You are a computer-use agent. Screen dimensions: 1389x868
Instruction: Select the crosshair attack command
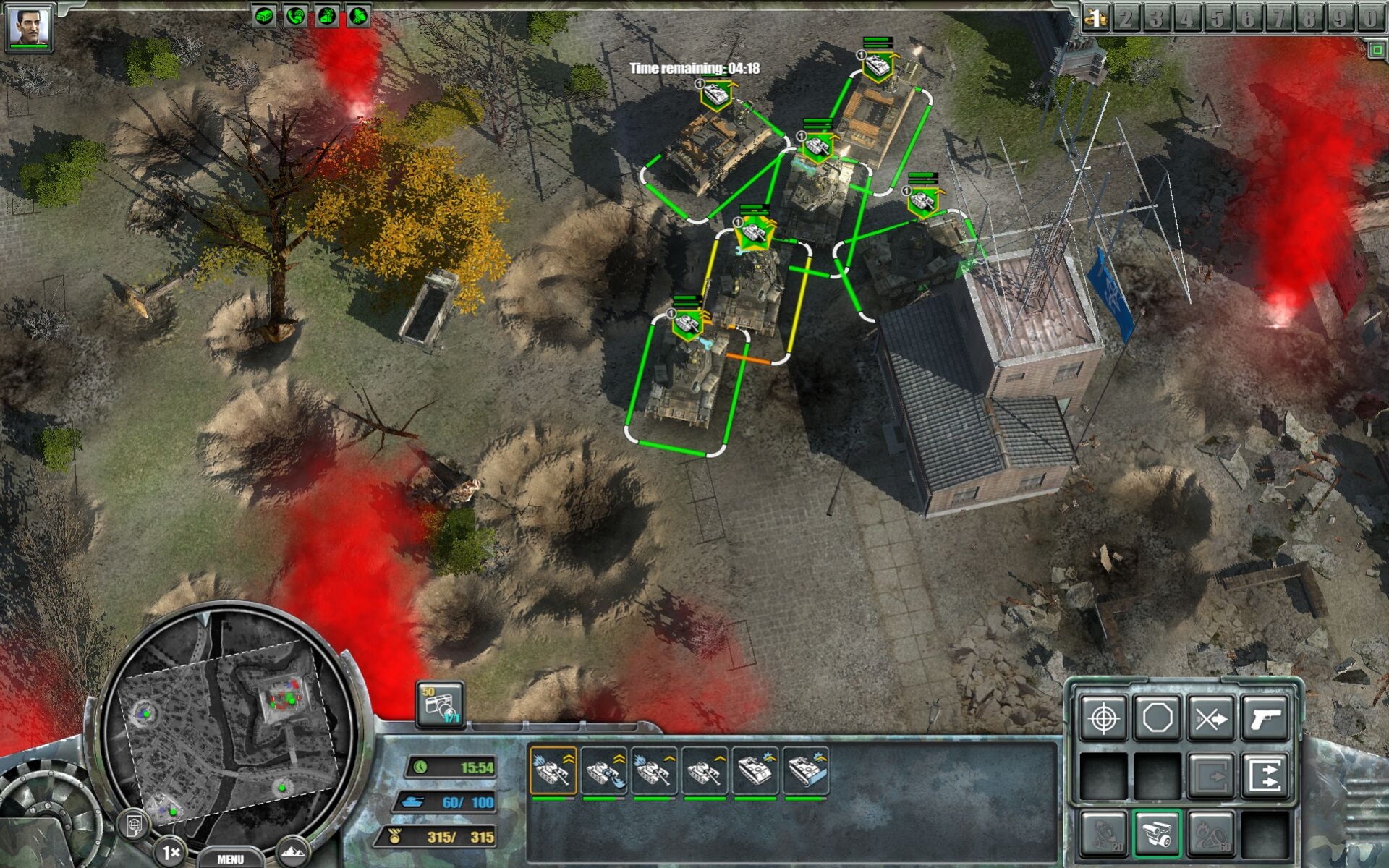click(x=1103, y=718)
